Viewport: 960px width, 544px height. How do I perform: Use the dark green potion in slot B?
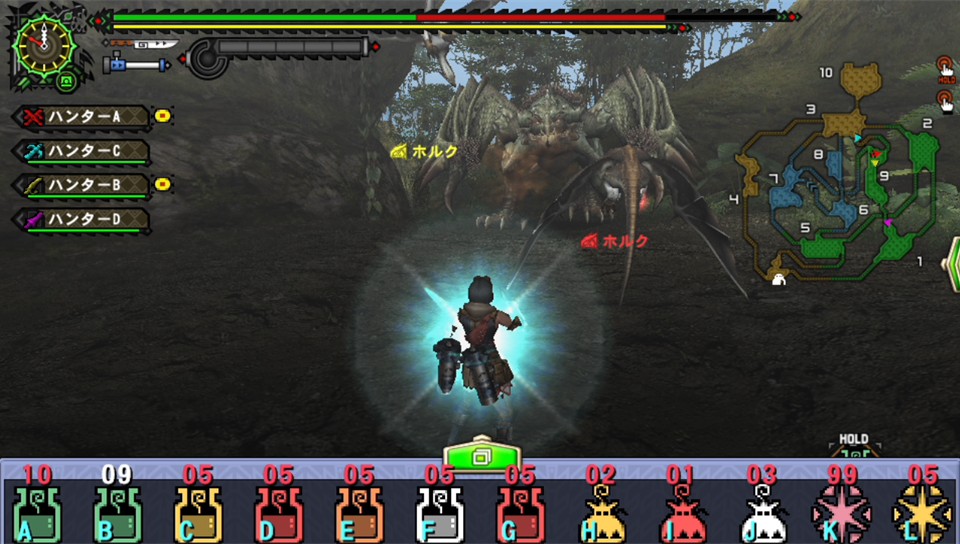pos(117,514)
